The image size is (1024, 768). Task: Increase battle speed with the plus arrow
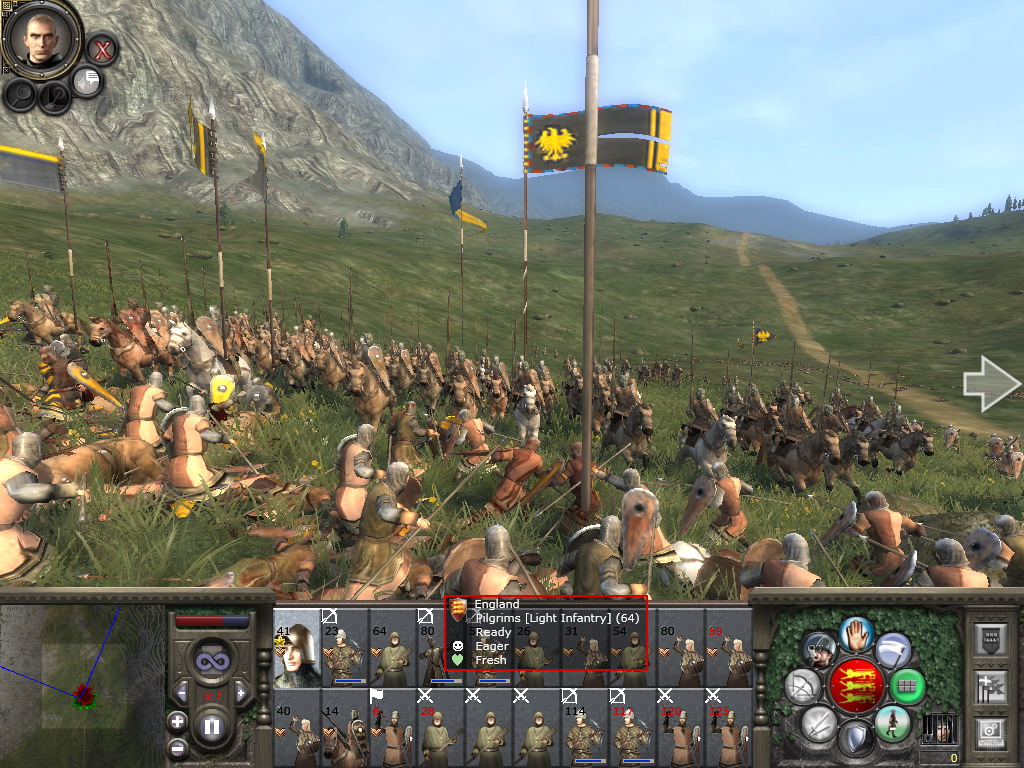[x=241, y=691]
